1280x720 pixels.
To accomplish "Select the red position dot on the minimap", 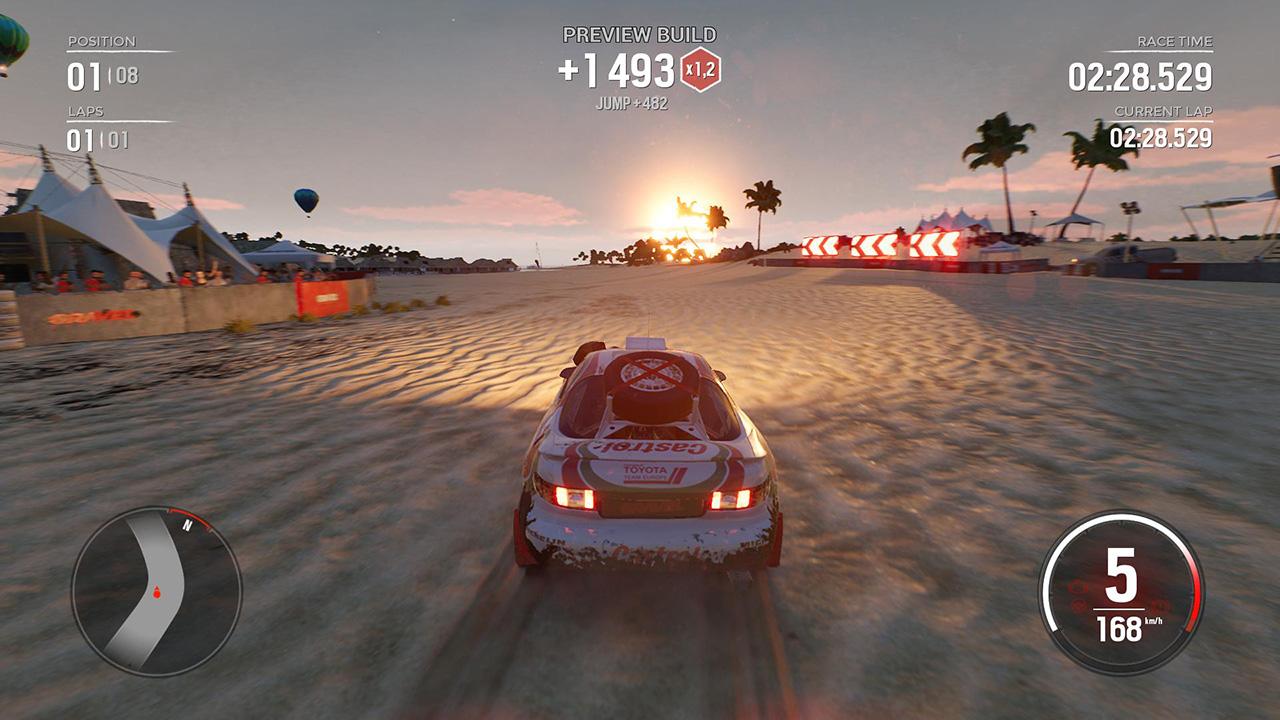I will 156,589.
